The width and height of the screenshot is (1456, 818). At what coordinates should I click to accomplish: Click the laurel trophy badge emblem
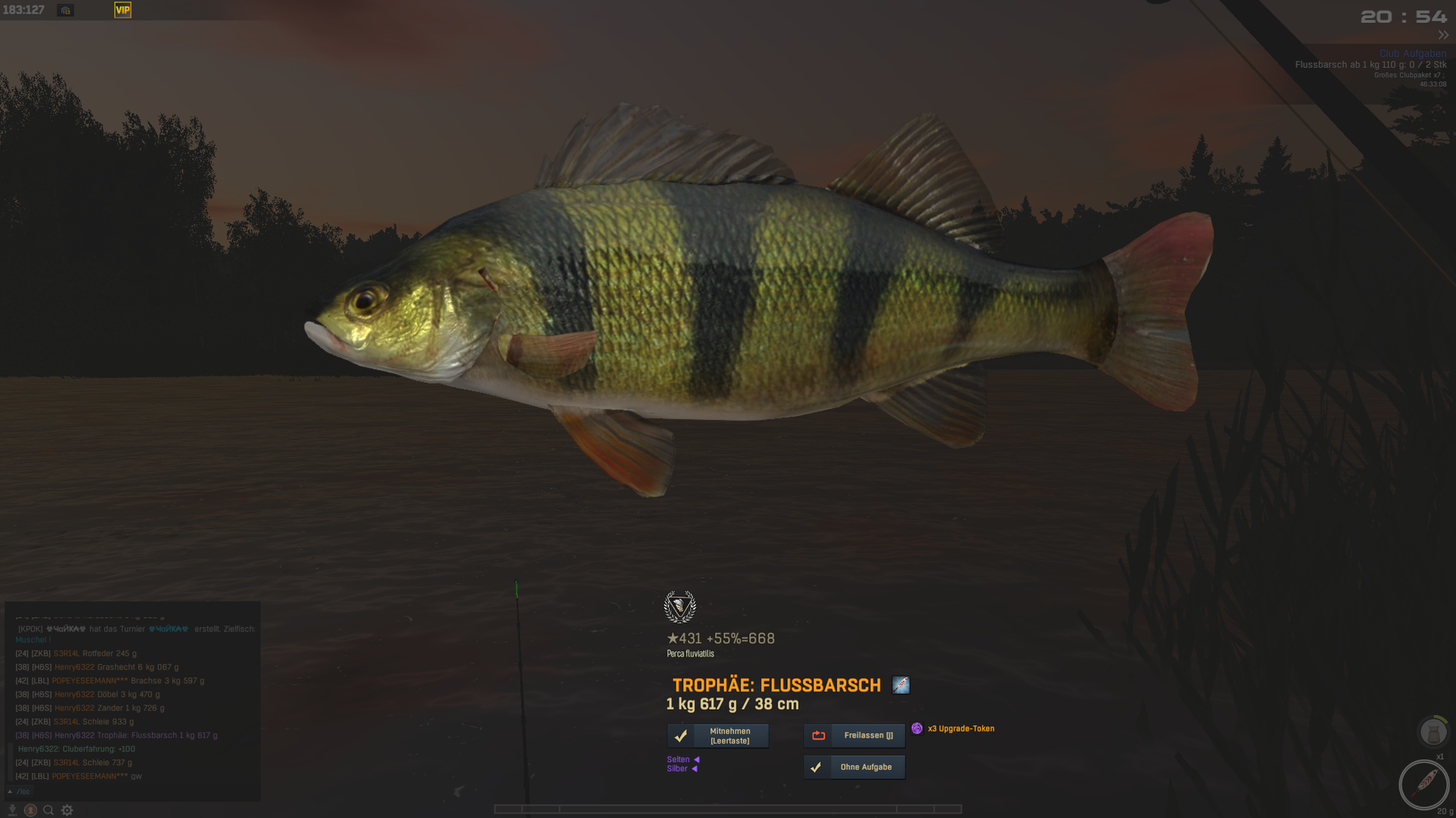[x=679, y=607]
